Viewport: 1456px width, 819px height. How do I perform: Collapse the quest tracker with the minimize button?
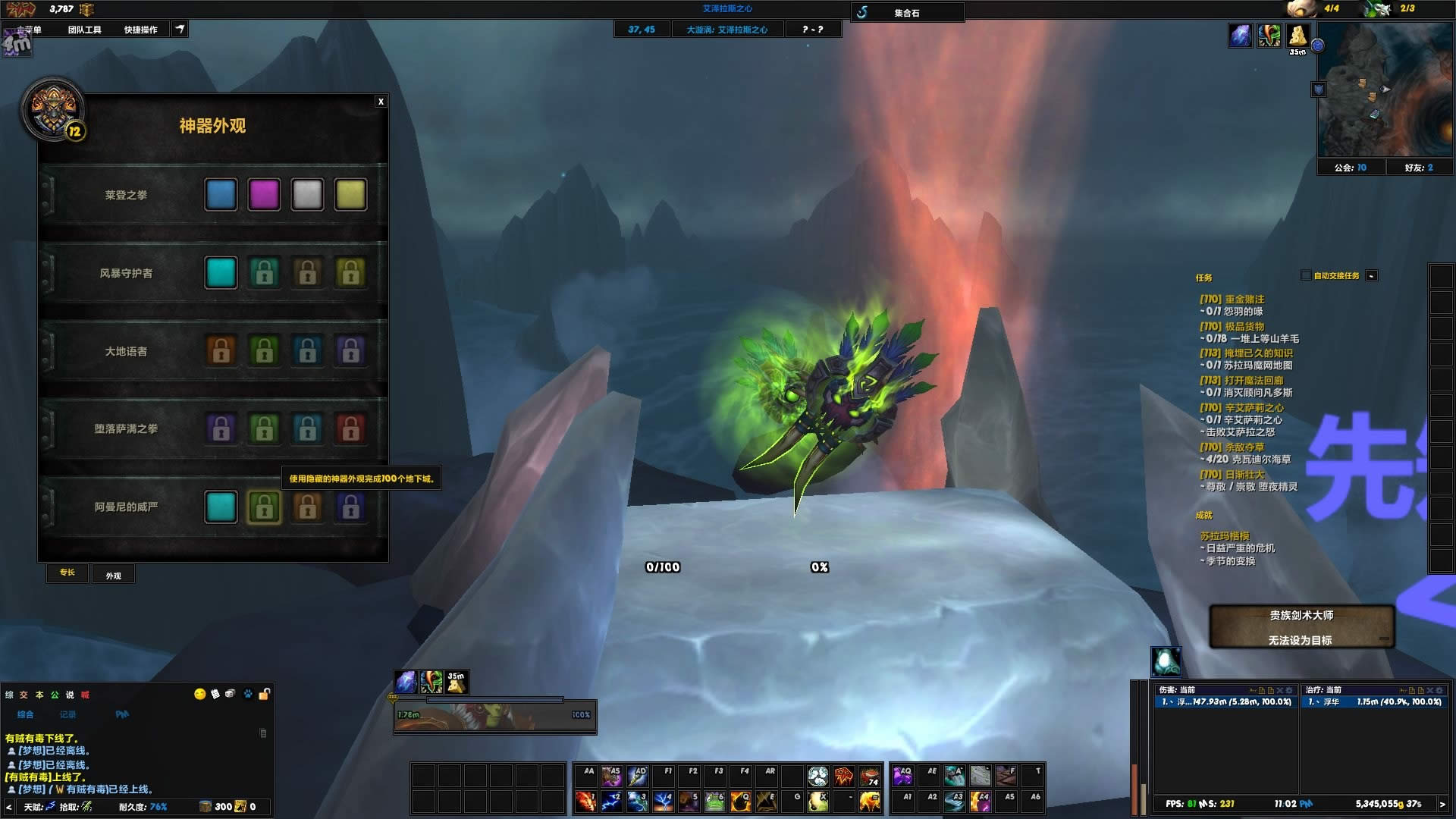[1371, 276]
